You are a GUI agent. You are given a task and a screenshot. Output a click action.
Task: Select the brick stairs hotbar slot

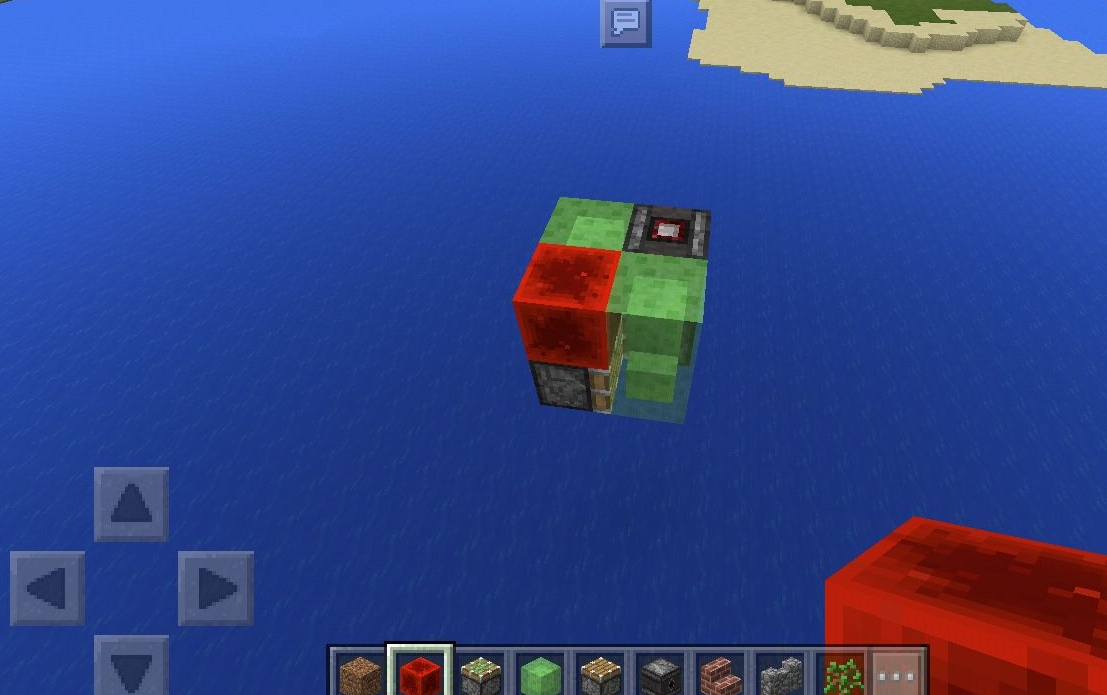720,674
